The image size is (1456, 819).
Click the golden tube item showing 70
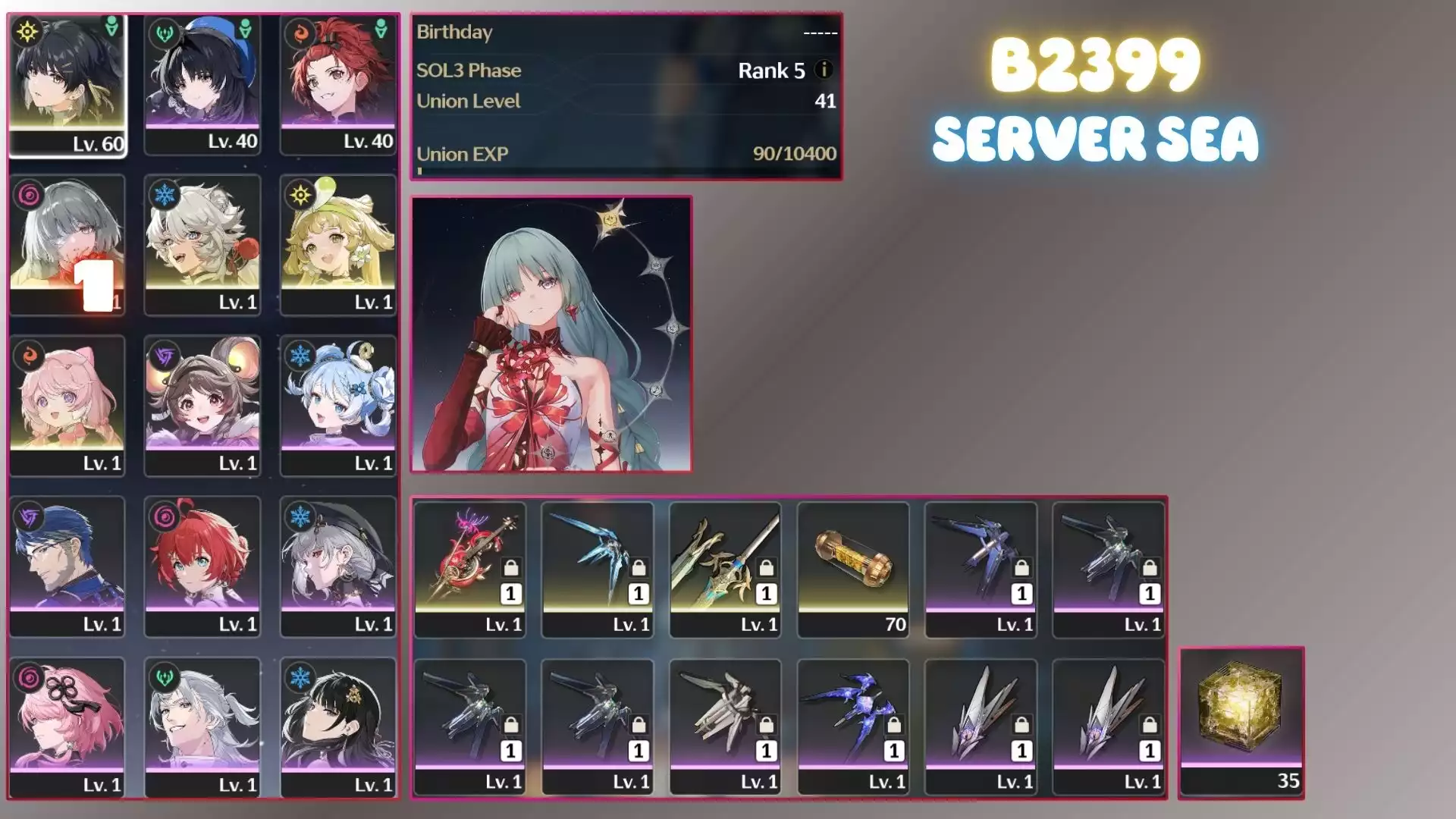(x=853, y=569)
